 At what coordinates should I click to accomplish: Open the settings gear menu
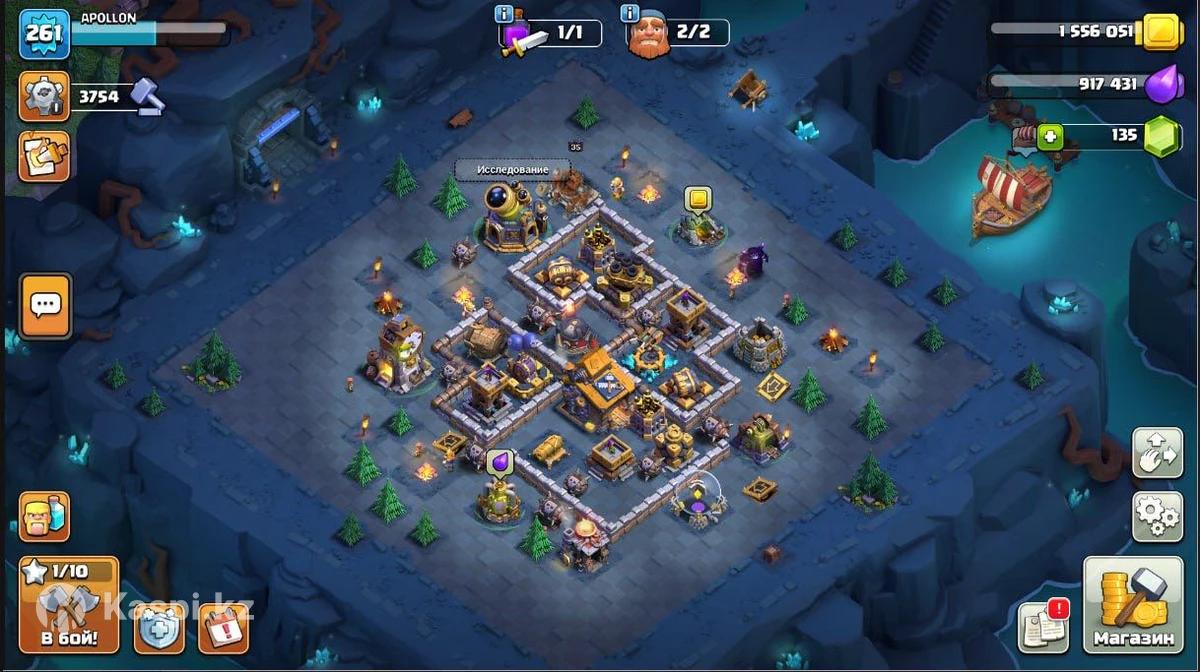[1157, 515]
